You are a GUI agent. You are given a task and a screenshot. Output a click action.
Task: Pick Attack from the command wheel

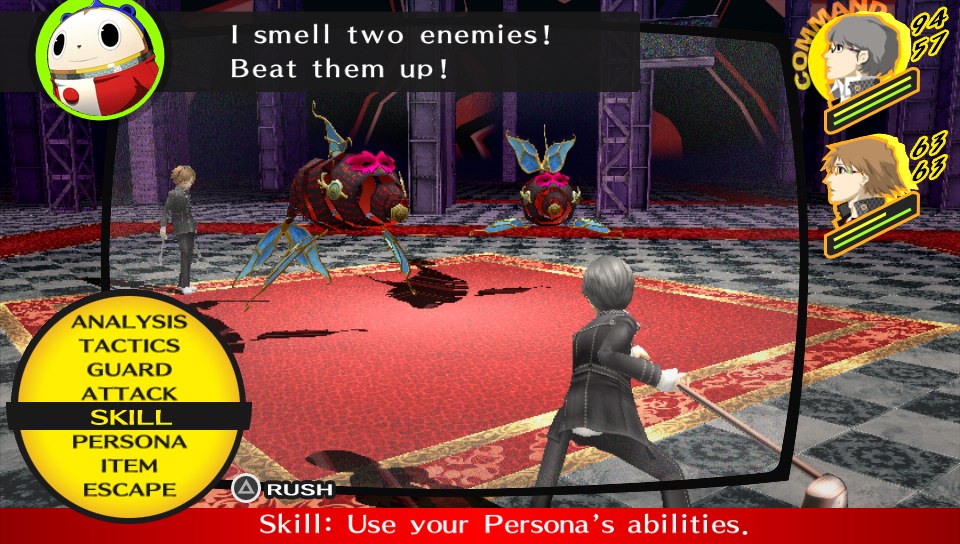pos(129,394)
